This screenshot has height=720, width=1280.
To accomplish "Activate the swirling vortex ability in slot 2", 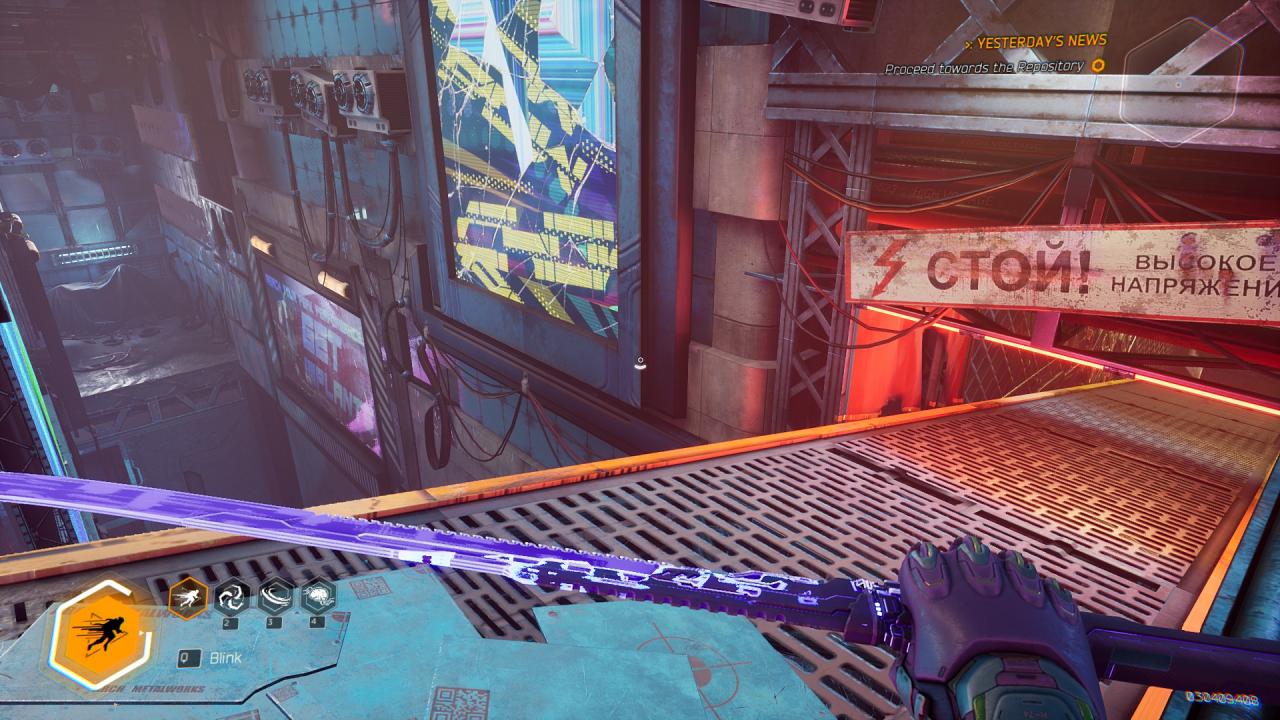I will [x=232, y=597].
